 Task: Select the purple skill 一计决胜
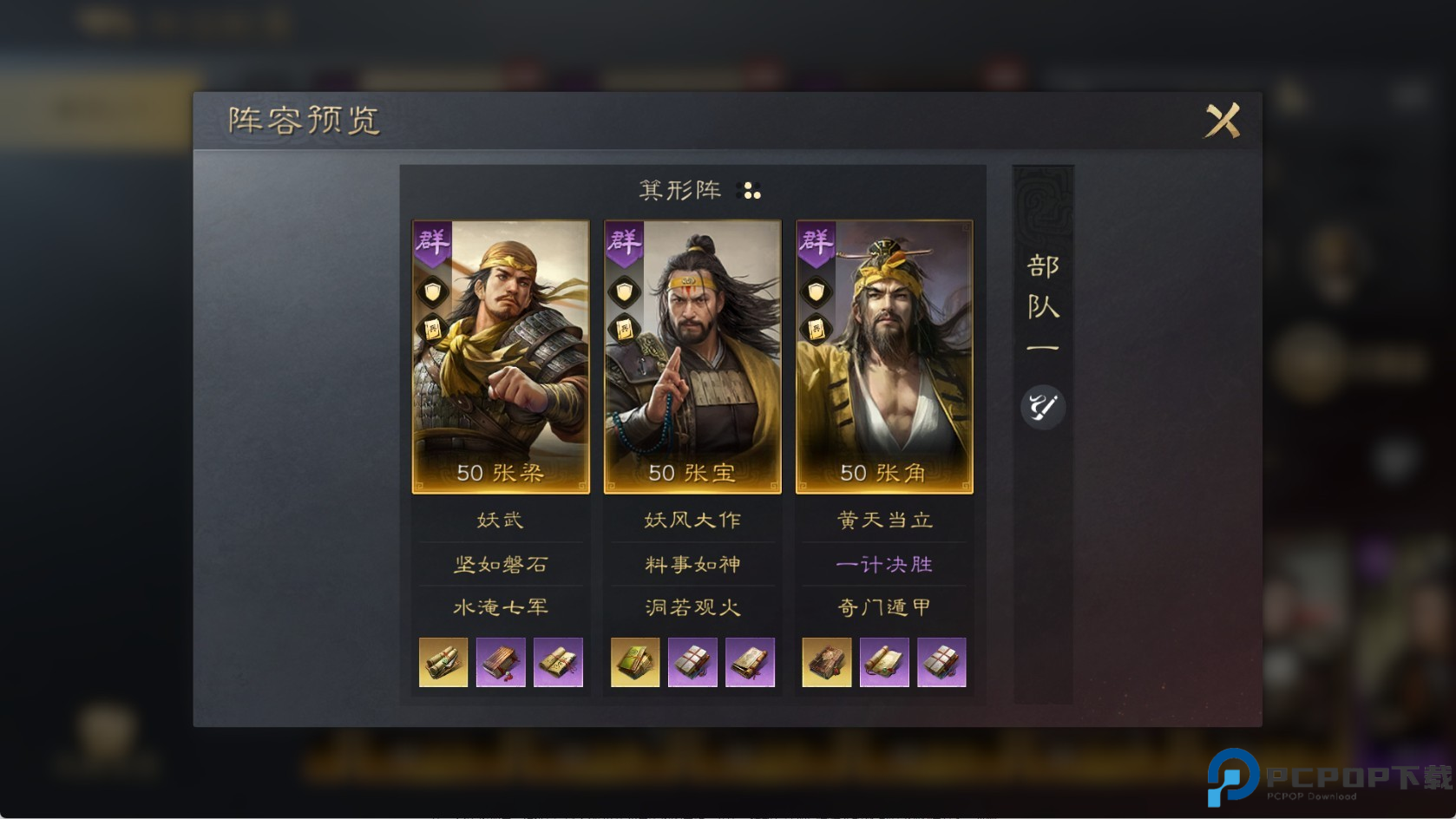(882, 564)
